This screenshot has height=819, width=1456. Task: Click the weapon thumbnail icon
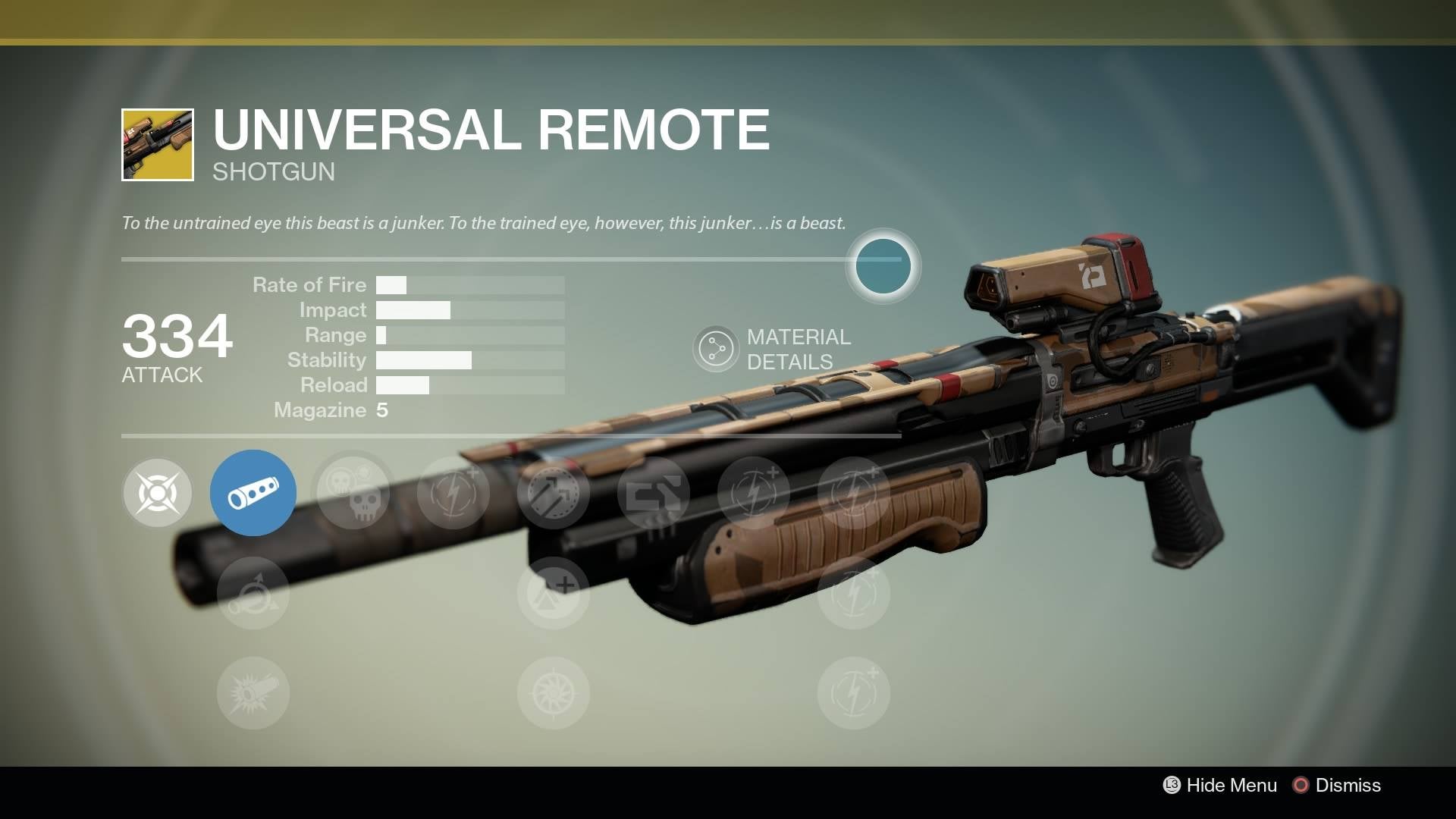155,144
